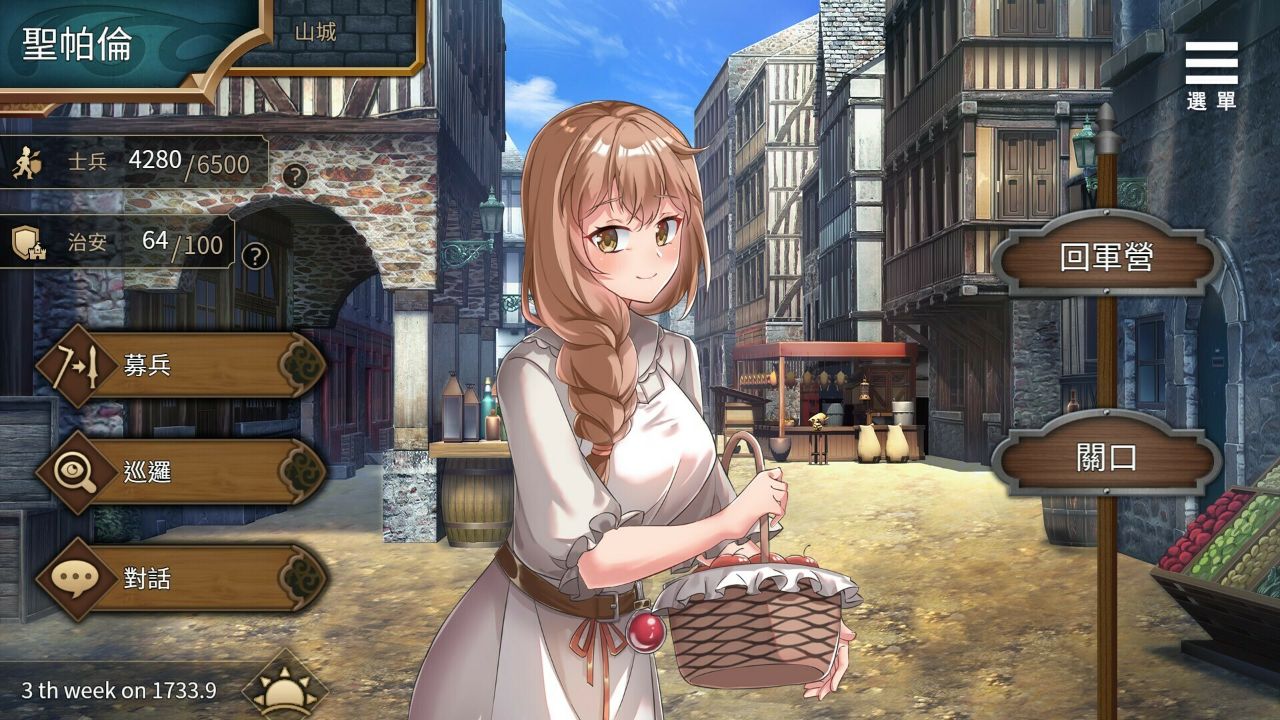Select the crossed-weapons icon on 募兵 button
The width and height of the screenshot is (1280, 720).
(x=75, y=368)
